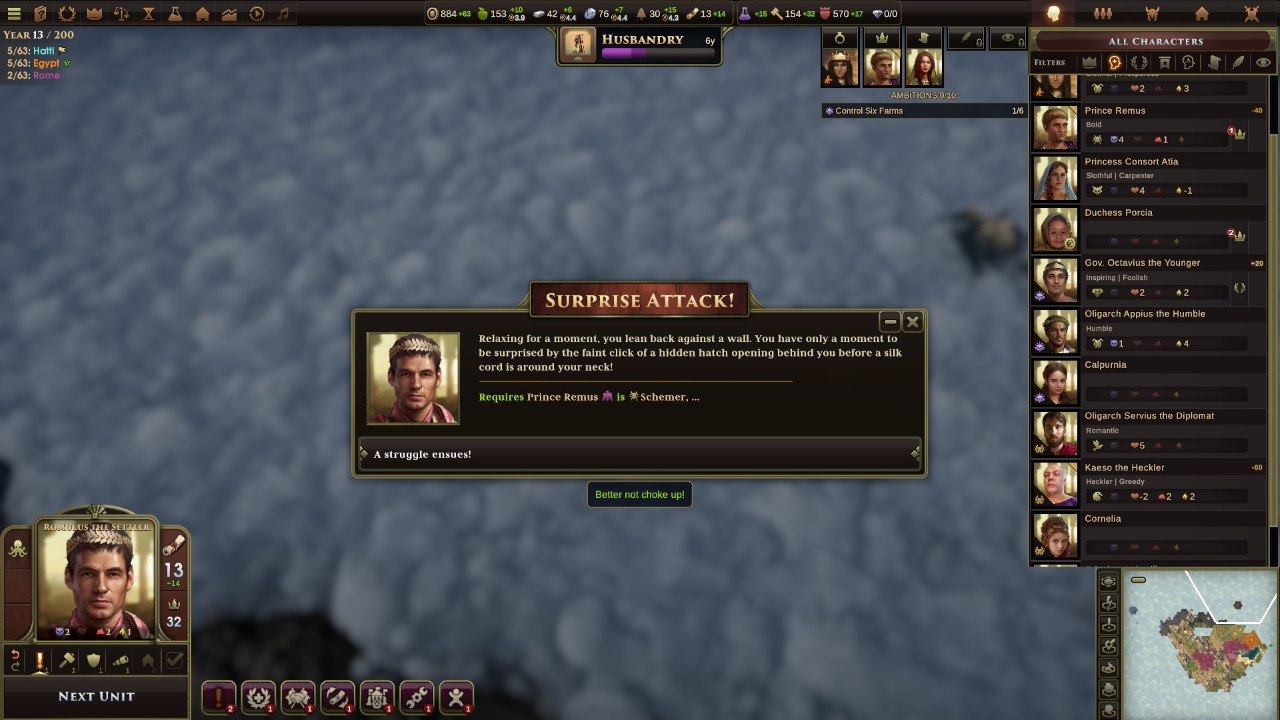The image size is (1280, 720).
Task: Open the red-haired woman's court portrait
Action: (923, 68)
